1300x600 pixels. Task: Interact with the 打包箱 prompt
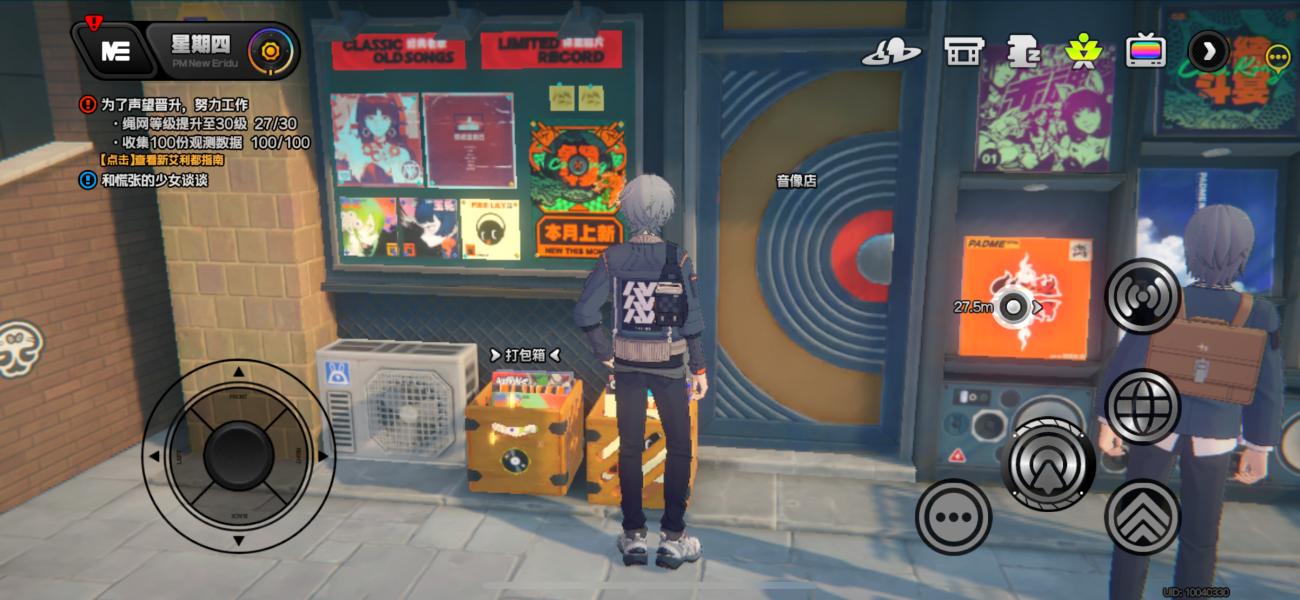pyautogui.click(x=525, y=355)
